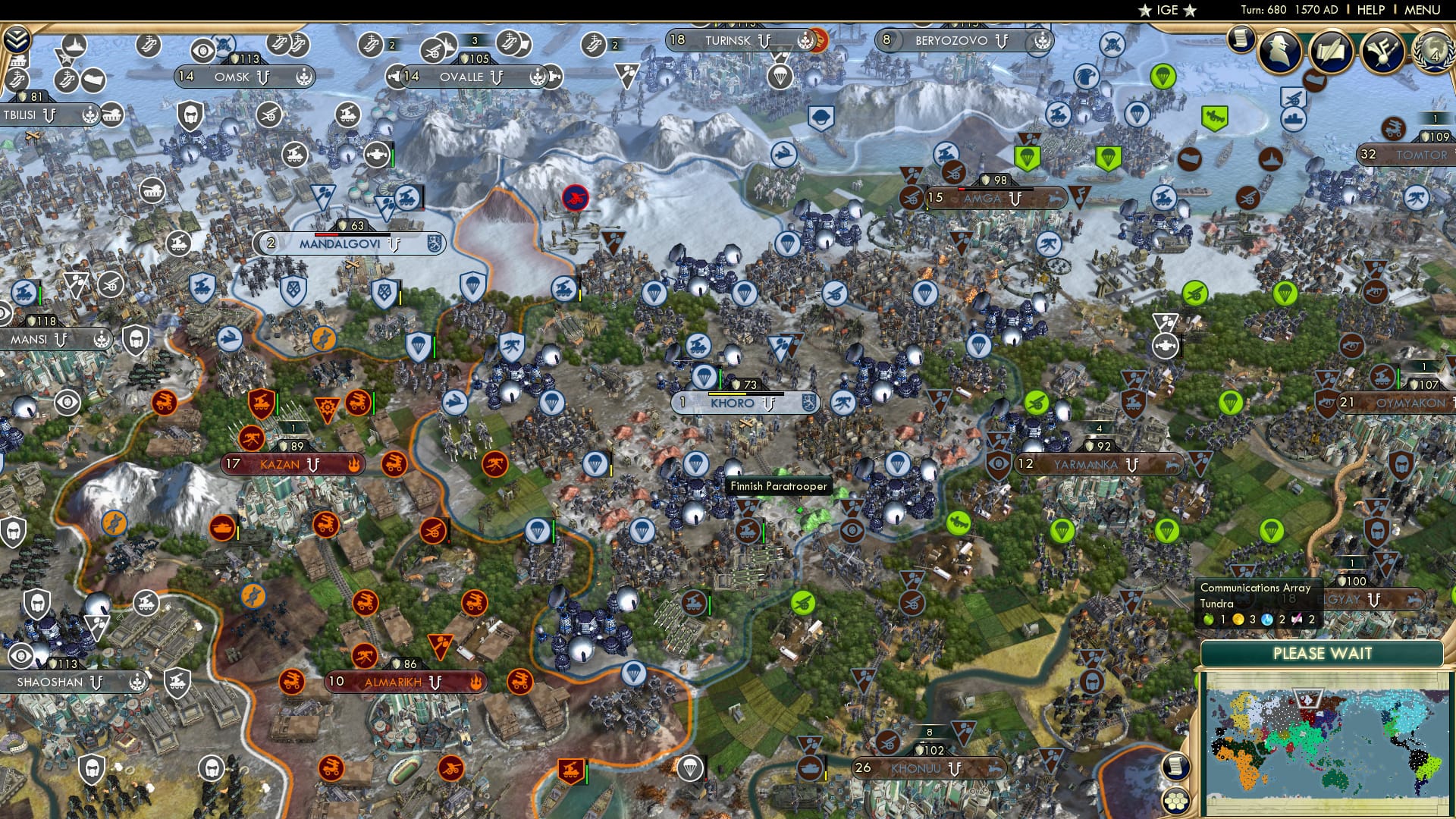1456x819 pixels.
Task: Select the TURINSK city banner
Action: [x=730, y=40]
